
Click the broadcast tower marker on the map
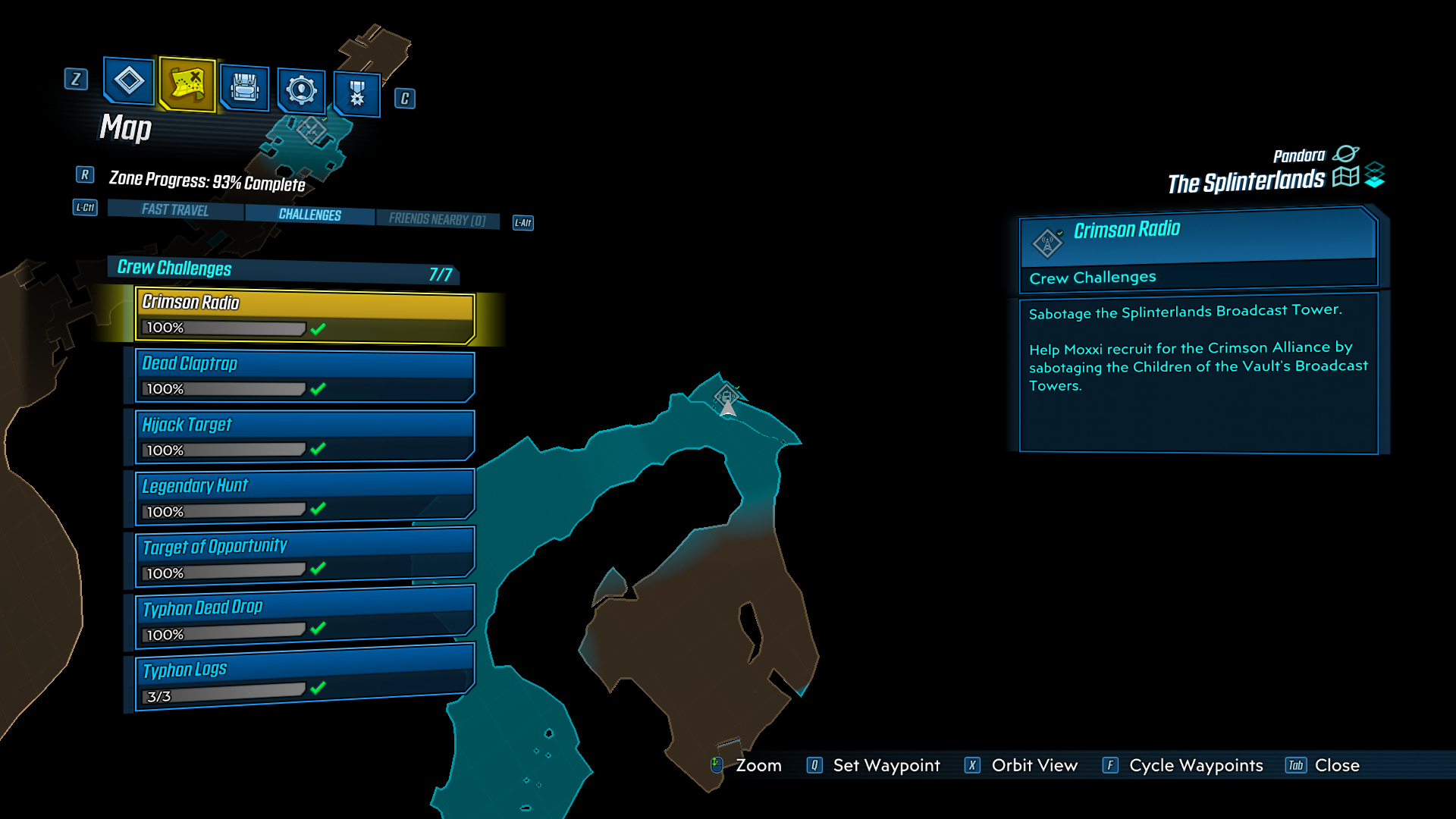pos(727,395)
